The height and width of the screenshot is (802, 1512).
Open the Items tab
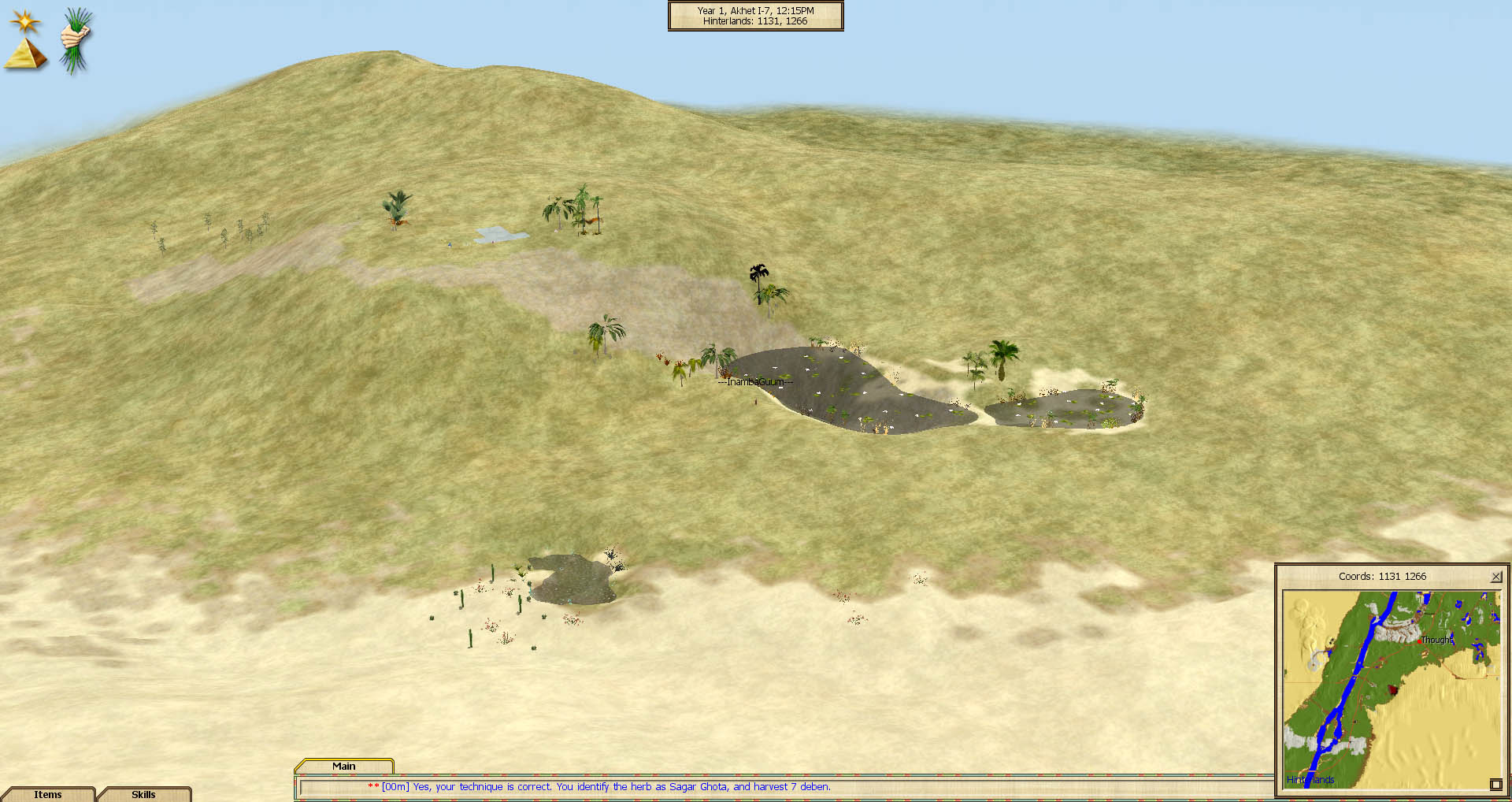pyautogui.click(x=48, y=794)
